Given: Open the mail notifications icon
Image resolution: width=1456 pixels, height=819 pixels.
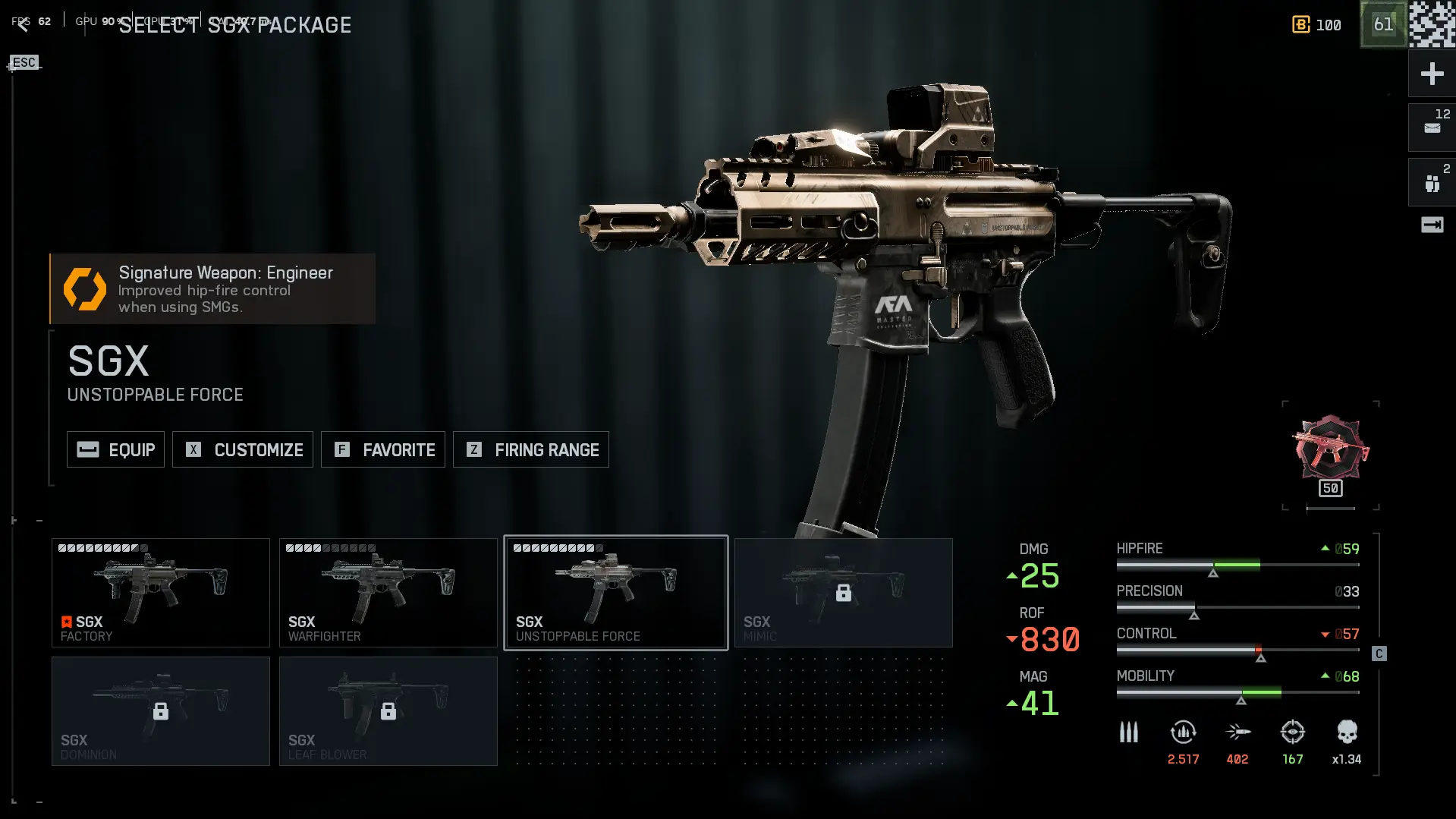Looking at the screenshot, I should [1432, 128].
